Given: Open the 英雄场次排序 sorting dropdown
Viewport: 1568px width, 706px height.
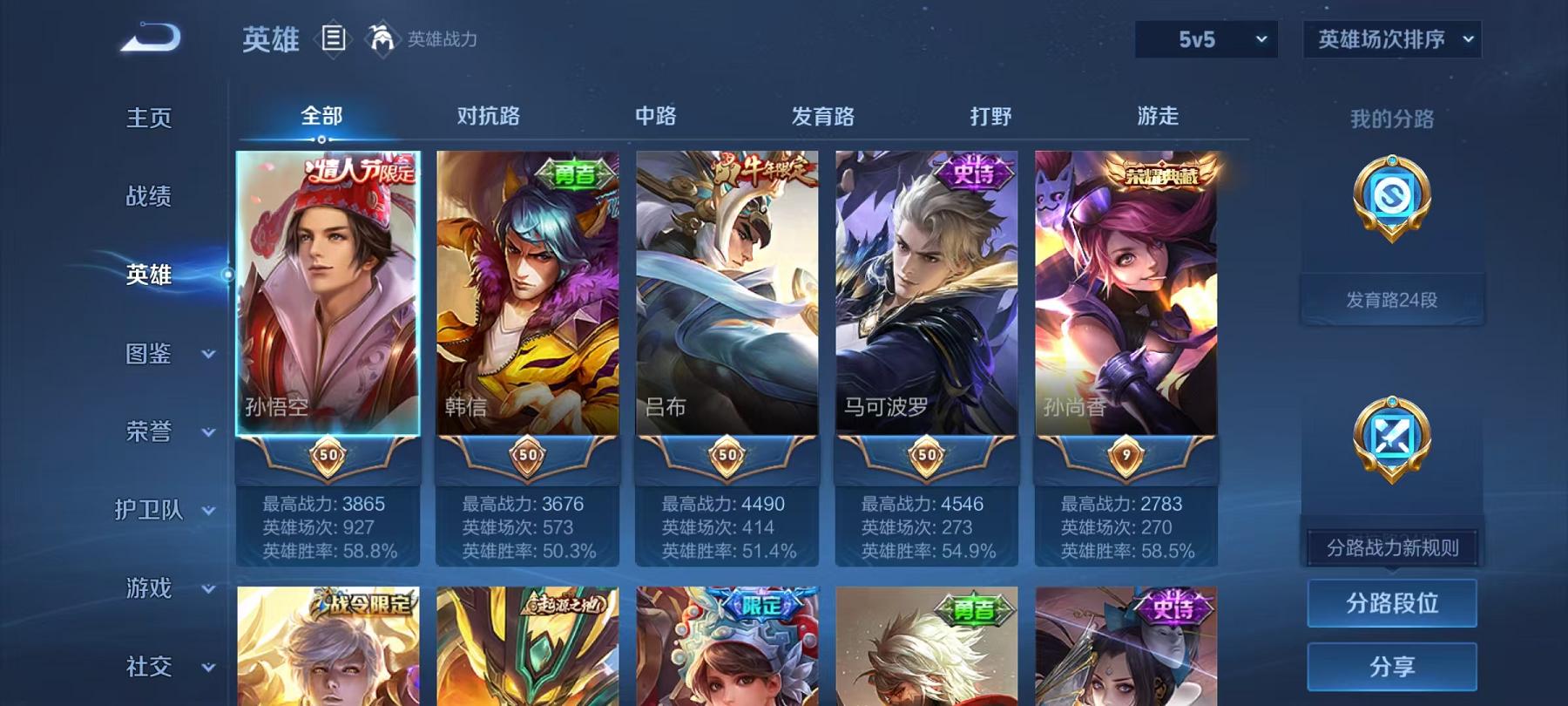Looking at the screenshot, I should click(x=1391, y=38).
